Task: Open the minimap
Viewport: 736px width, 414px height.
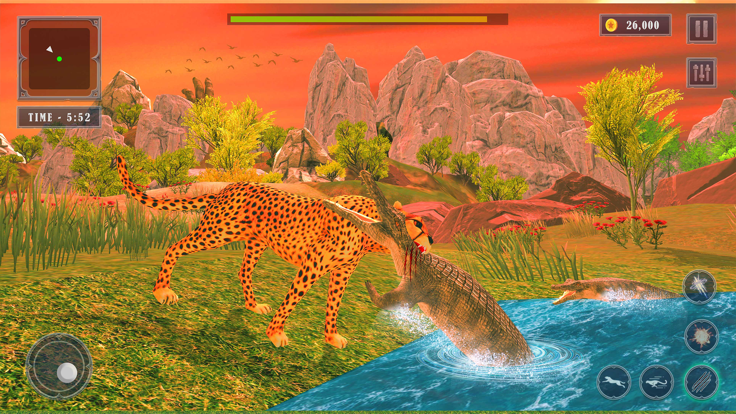Action: tap(59, 58)
